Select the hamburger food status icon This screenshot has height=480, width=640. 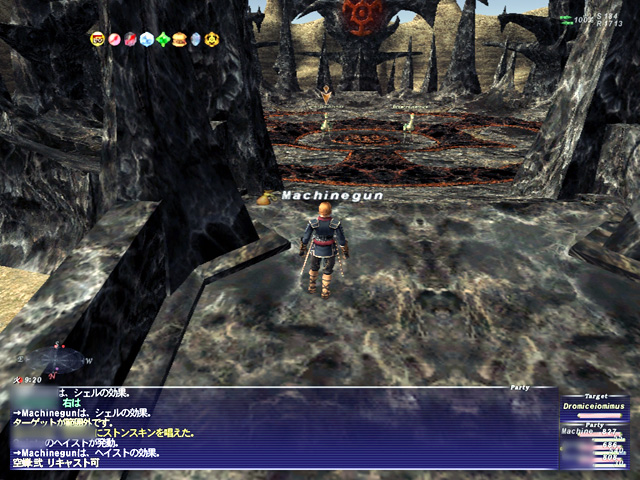[179, 39]
